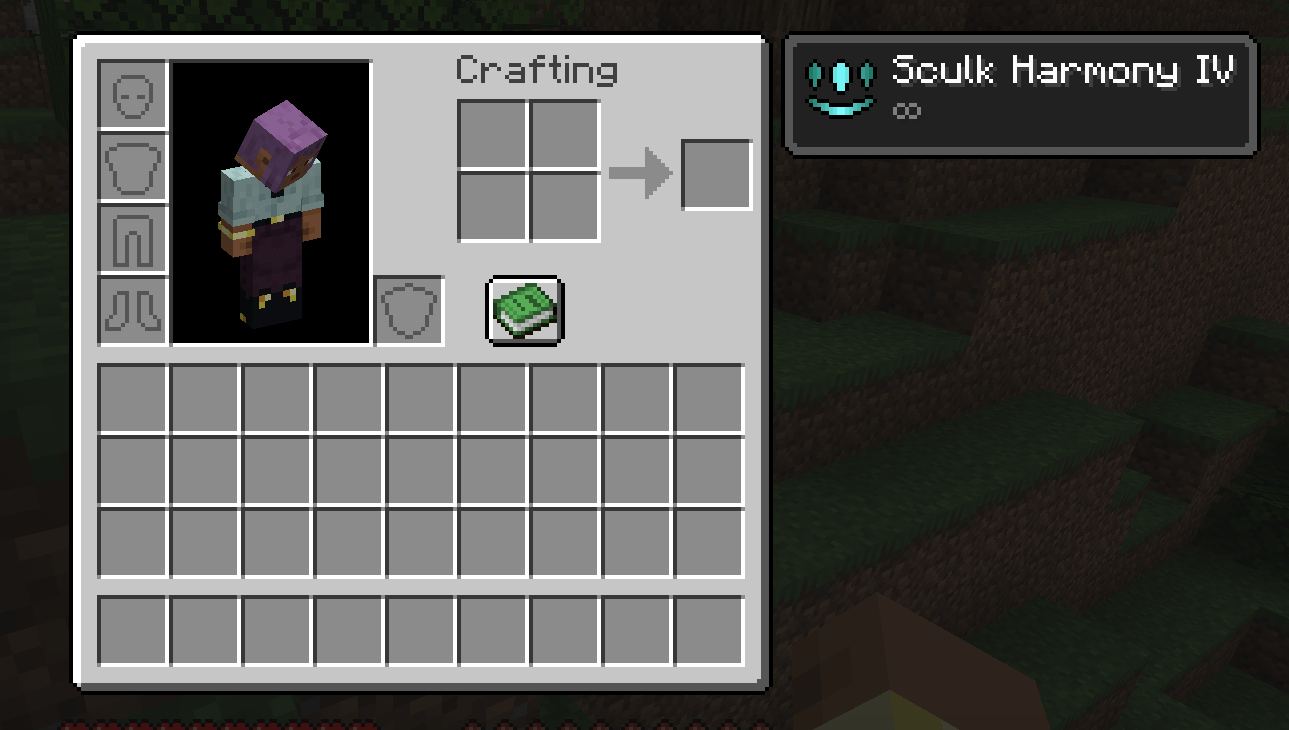
Task: Click the player character preview
Action: click(271, 202)
